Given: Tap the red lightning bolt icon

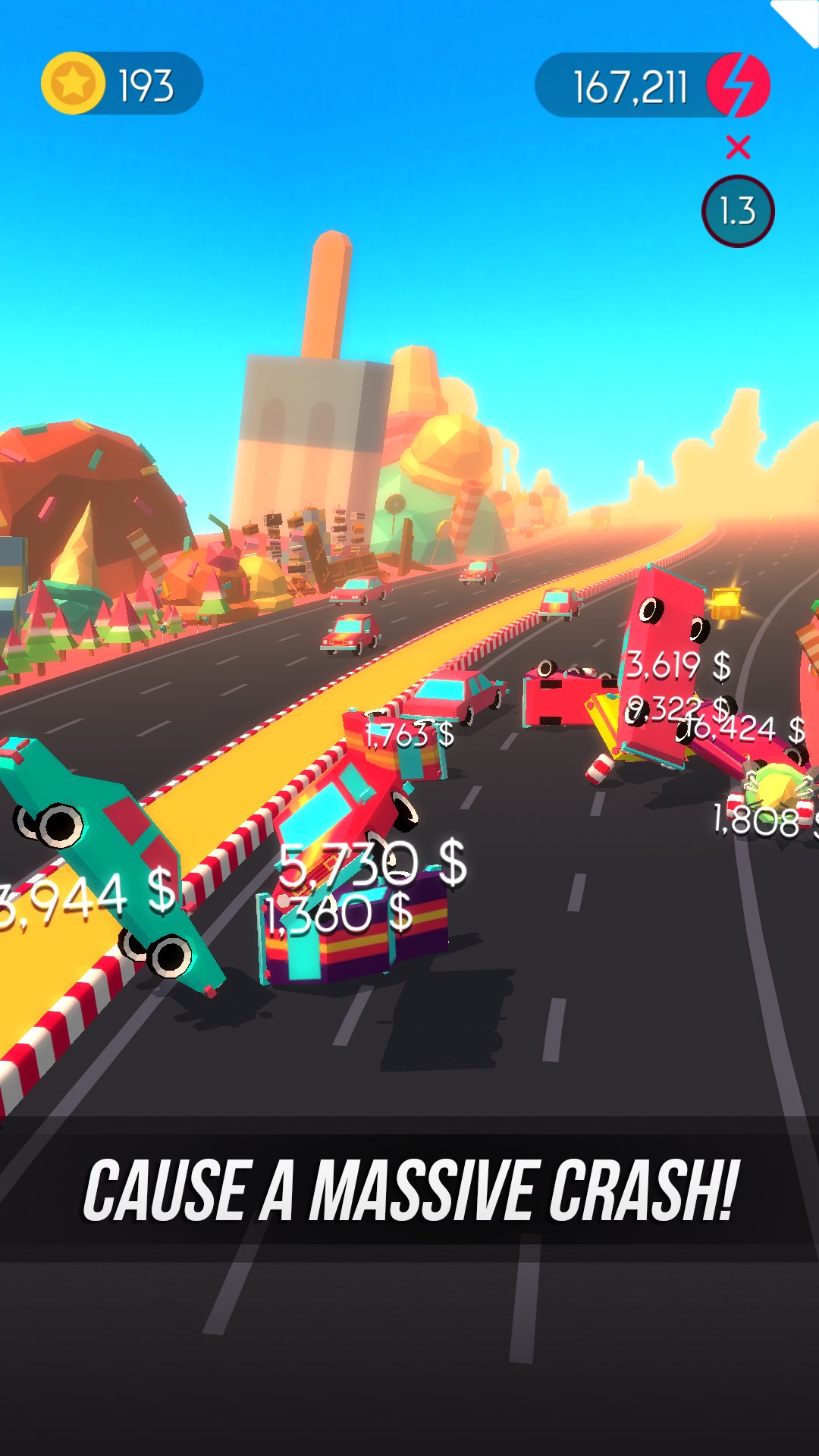Looking at the screenshot, I should click(x=738, y=85).
